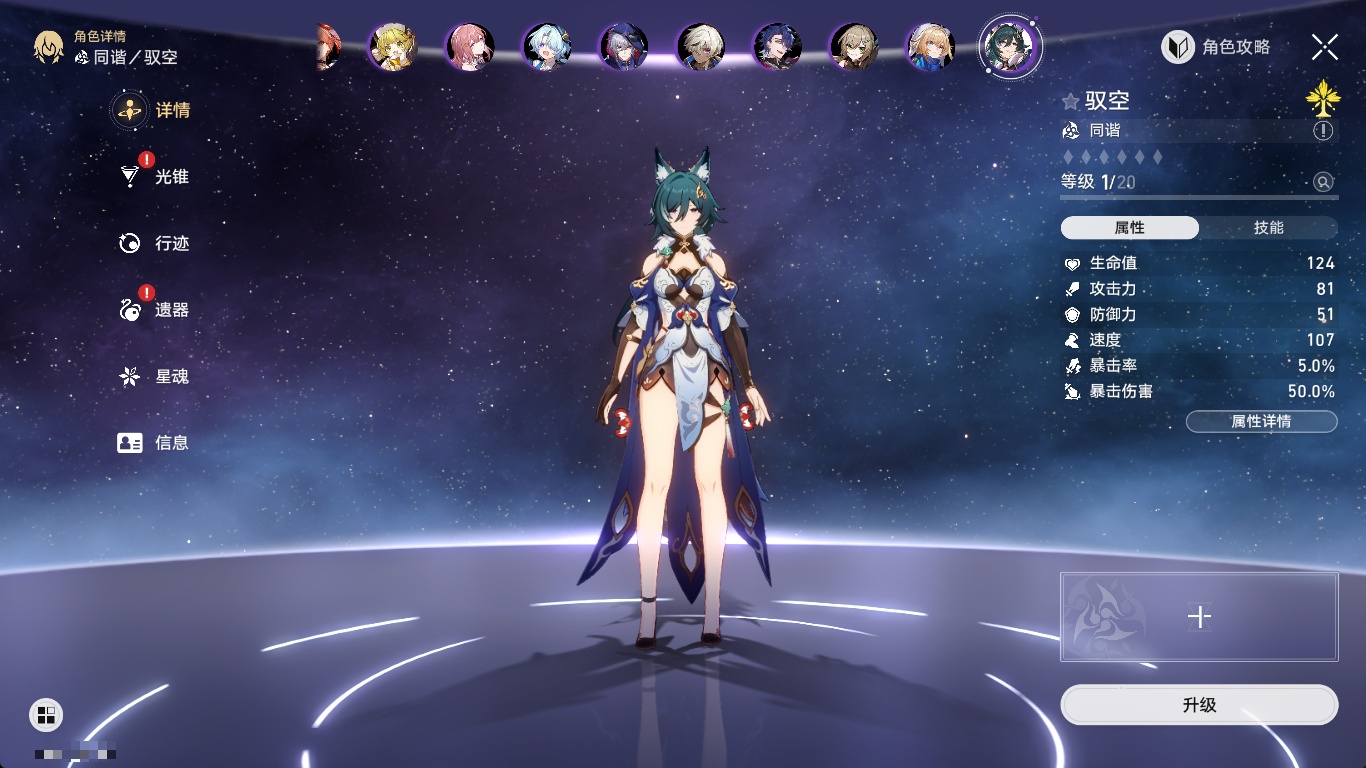Select the blonde girl with yellow hat portrait
The height and width of the screenshot is (768, 1366).
pos(392,46)
